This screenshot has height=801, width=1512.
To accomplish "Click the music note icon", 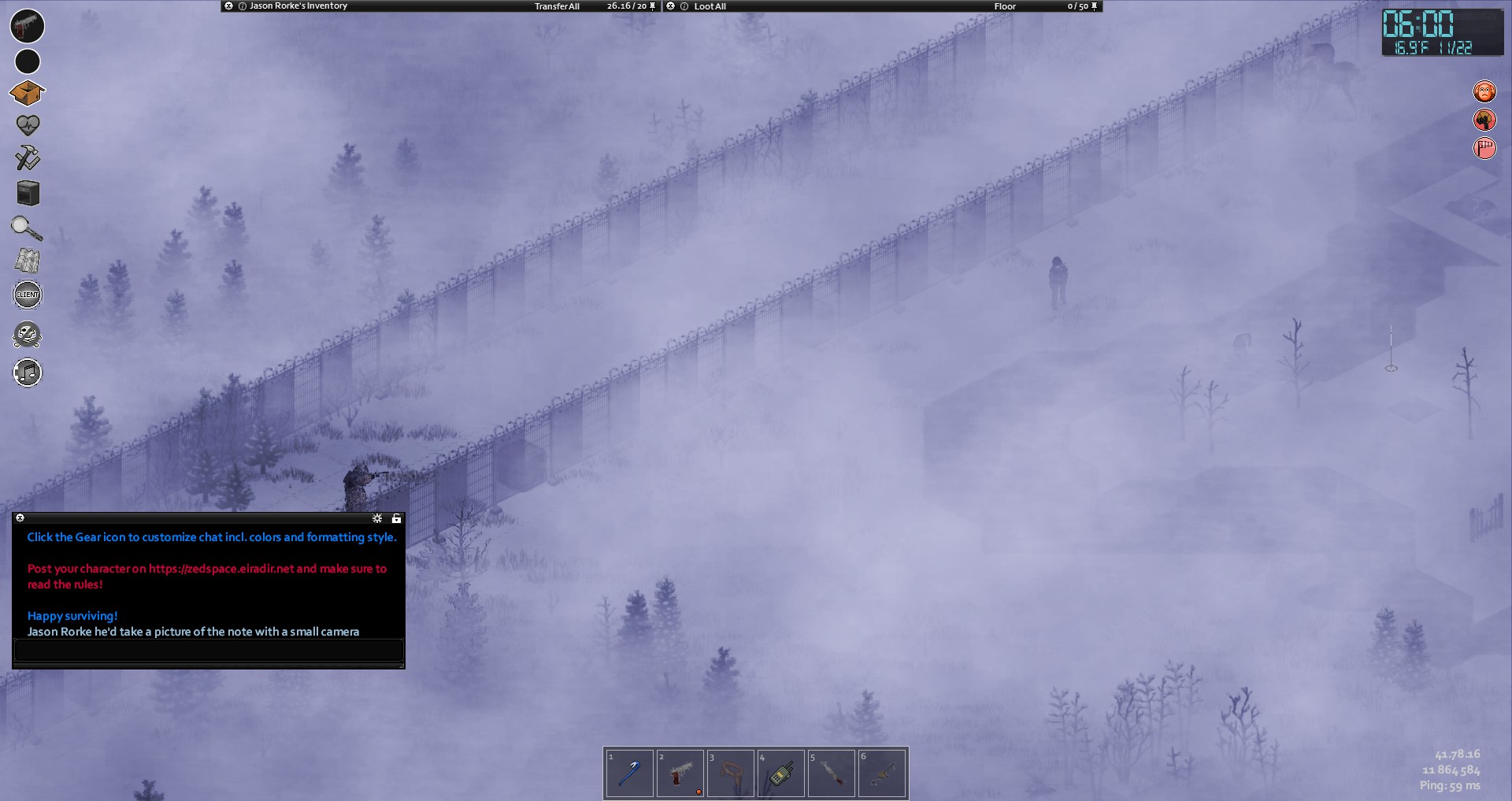I will 28,373.
